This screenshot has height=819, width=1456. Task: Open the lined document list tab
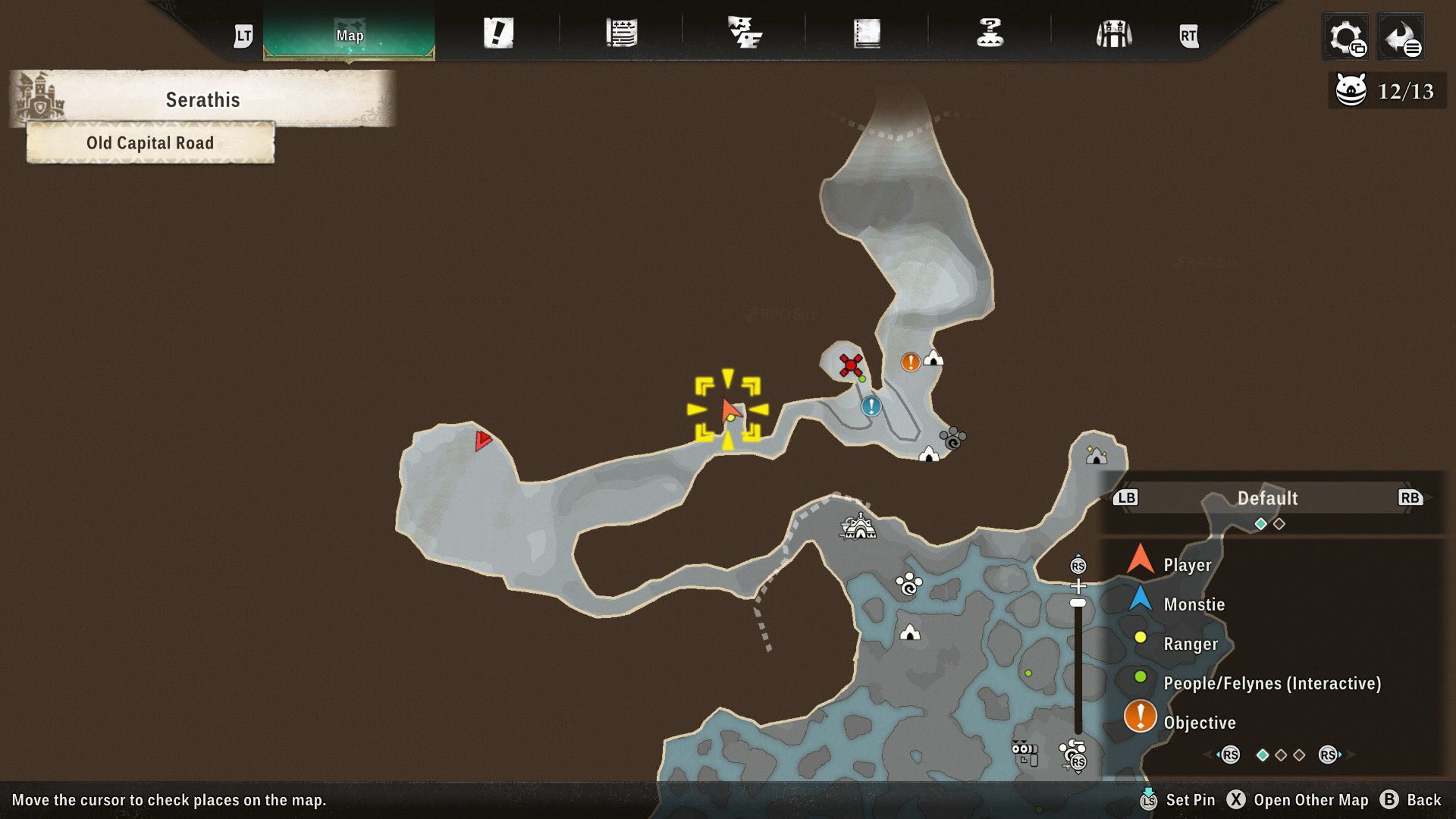622,33
